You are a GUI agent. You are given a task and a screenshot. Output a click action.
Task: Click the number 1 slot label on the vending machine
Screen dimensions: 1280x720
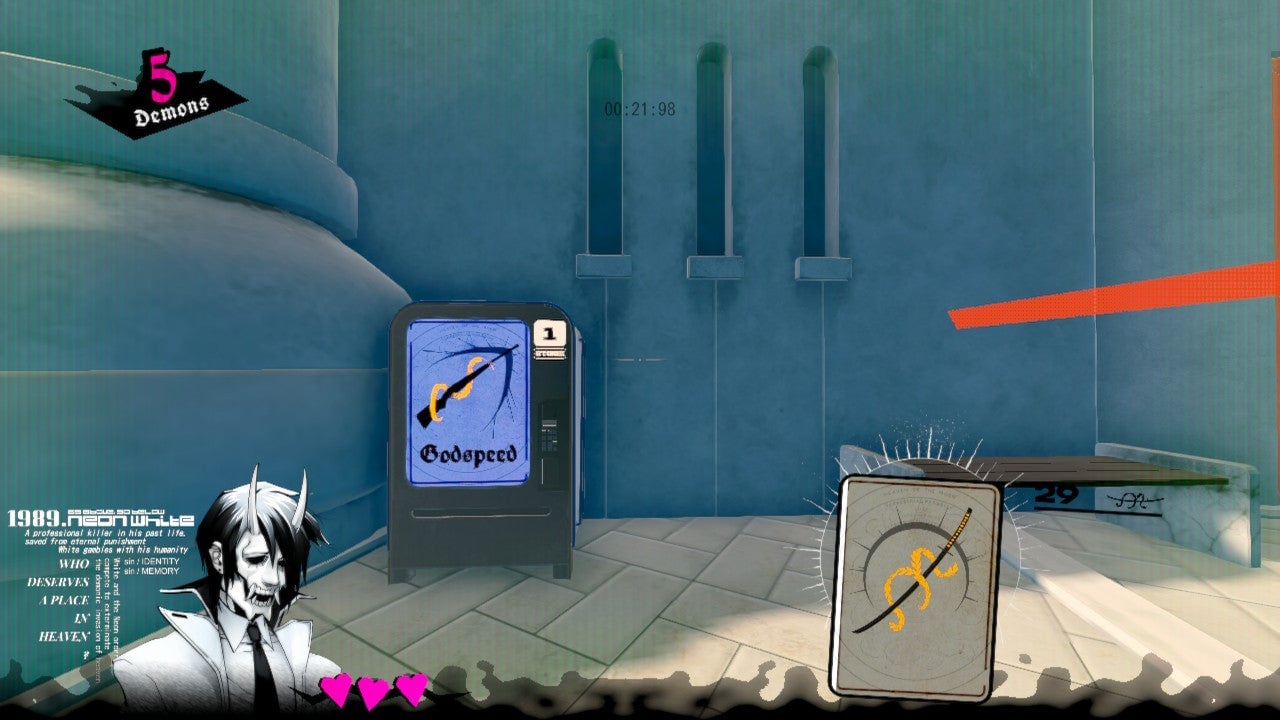548,333
